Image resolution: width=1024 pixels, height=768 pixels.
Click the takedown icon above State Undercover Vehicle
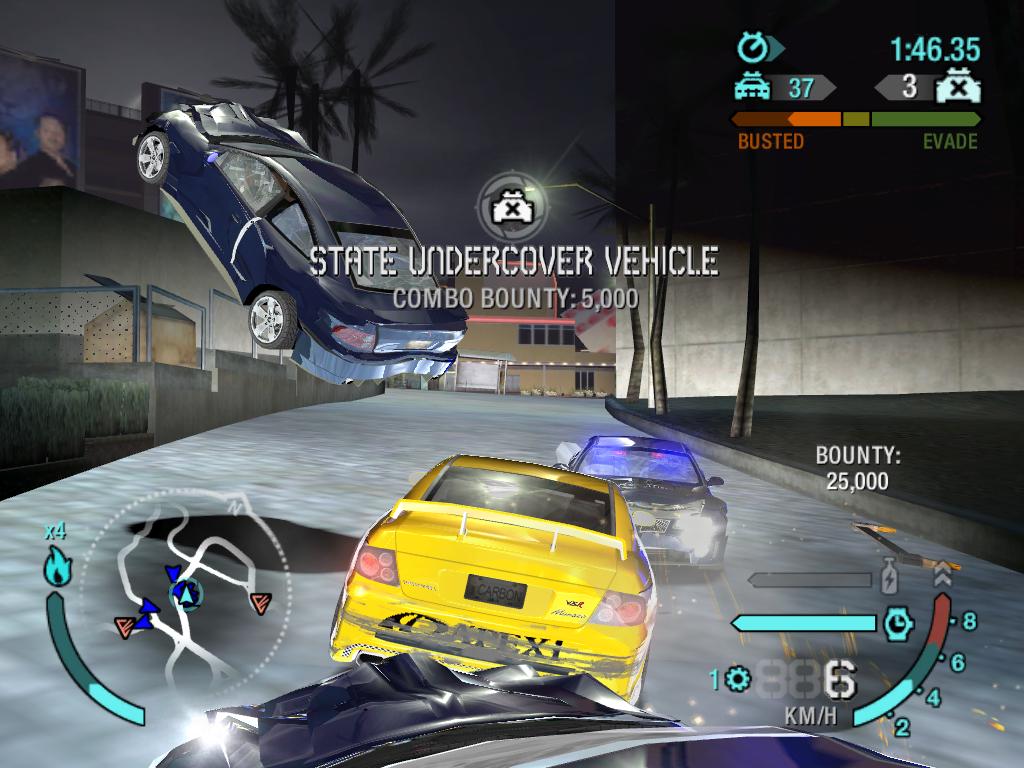click(509, 206)
